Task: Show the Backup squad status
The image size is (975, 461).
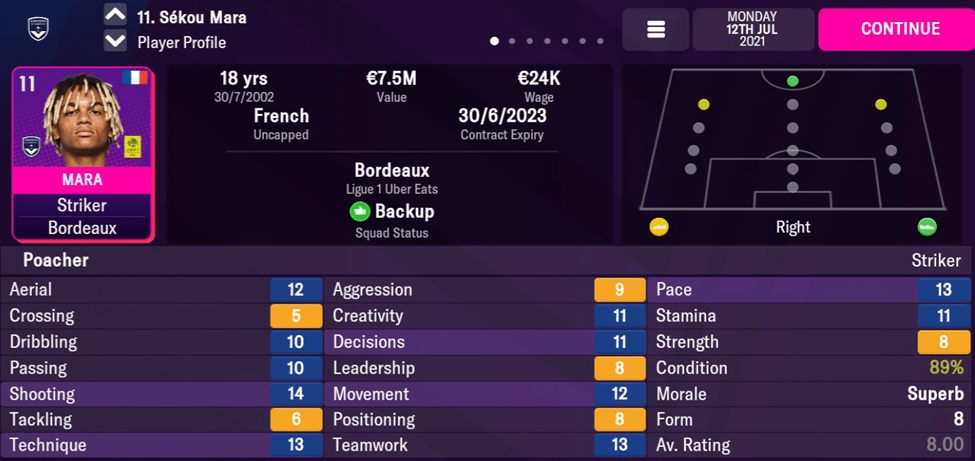Action: pos(391,212)
